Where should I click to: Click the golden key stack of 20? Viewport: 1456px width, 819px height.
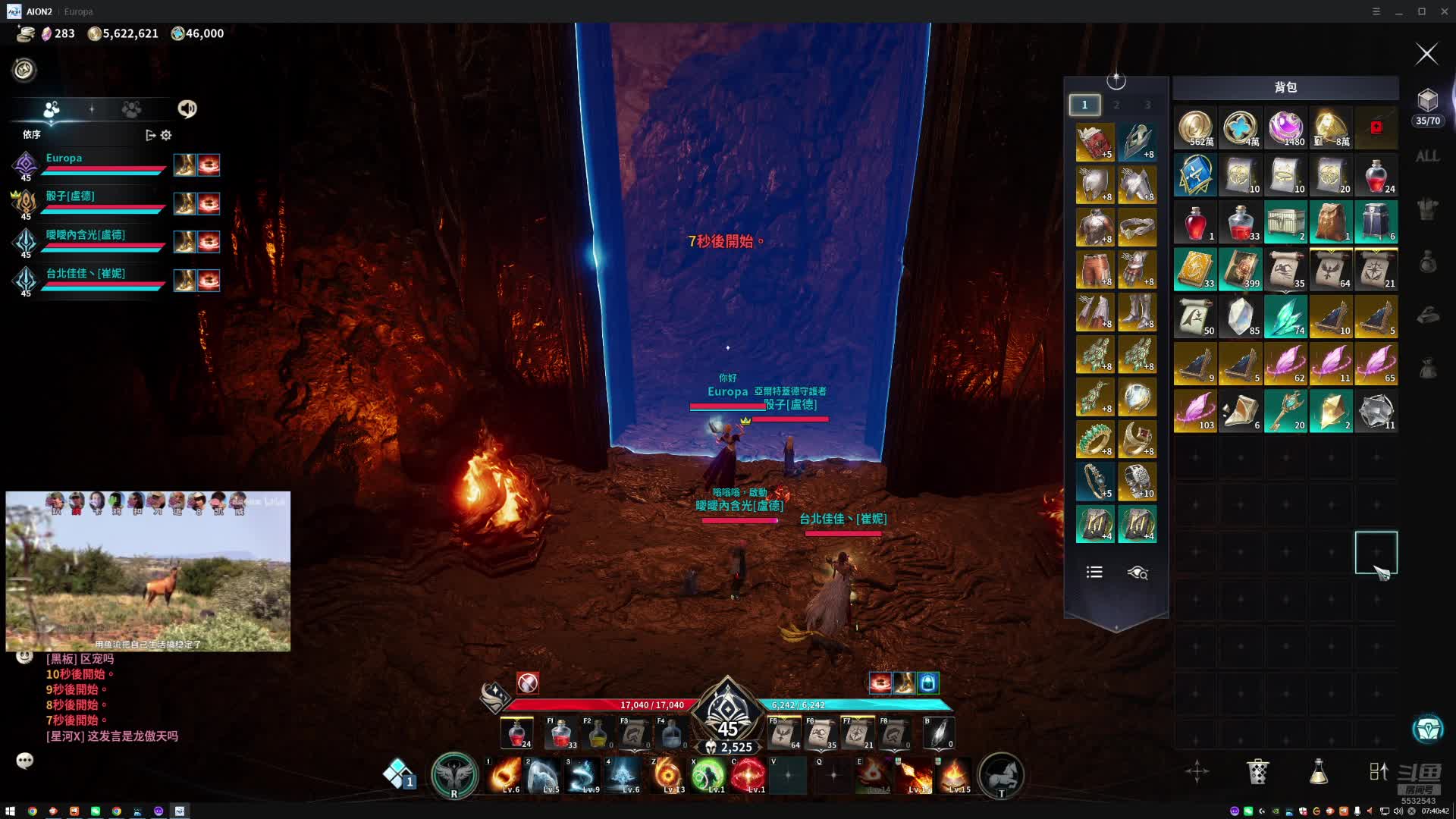pyautogui.click(x=1285, y=411)
